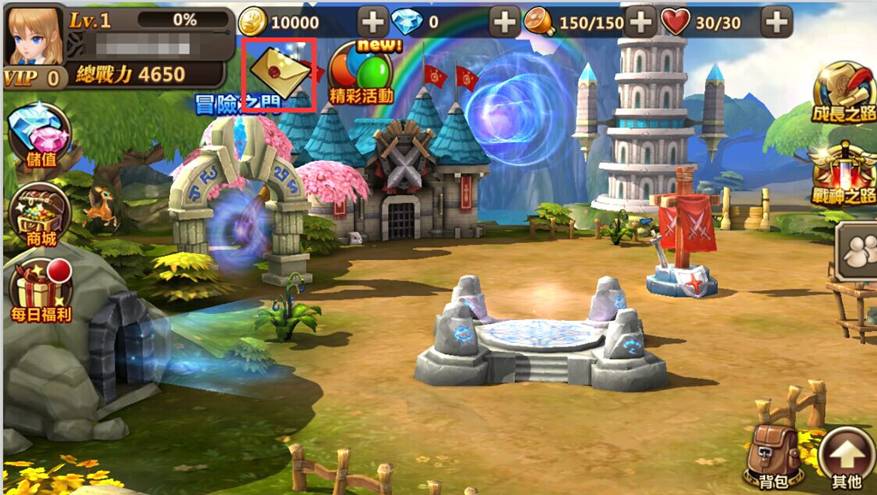Screen dimensions: 877x495
Task: Open the 精彩活動 events balloon icon
Action: 360,72
